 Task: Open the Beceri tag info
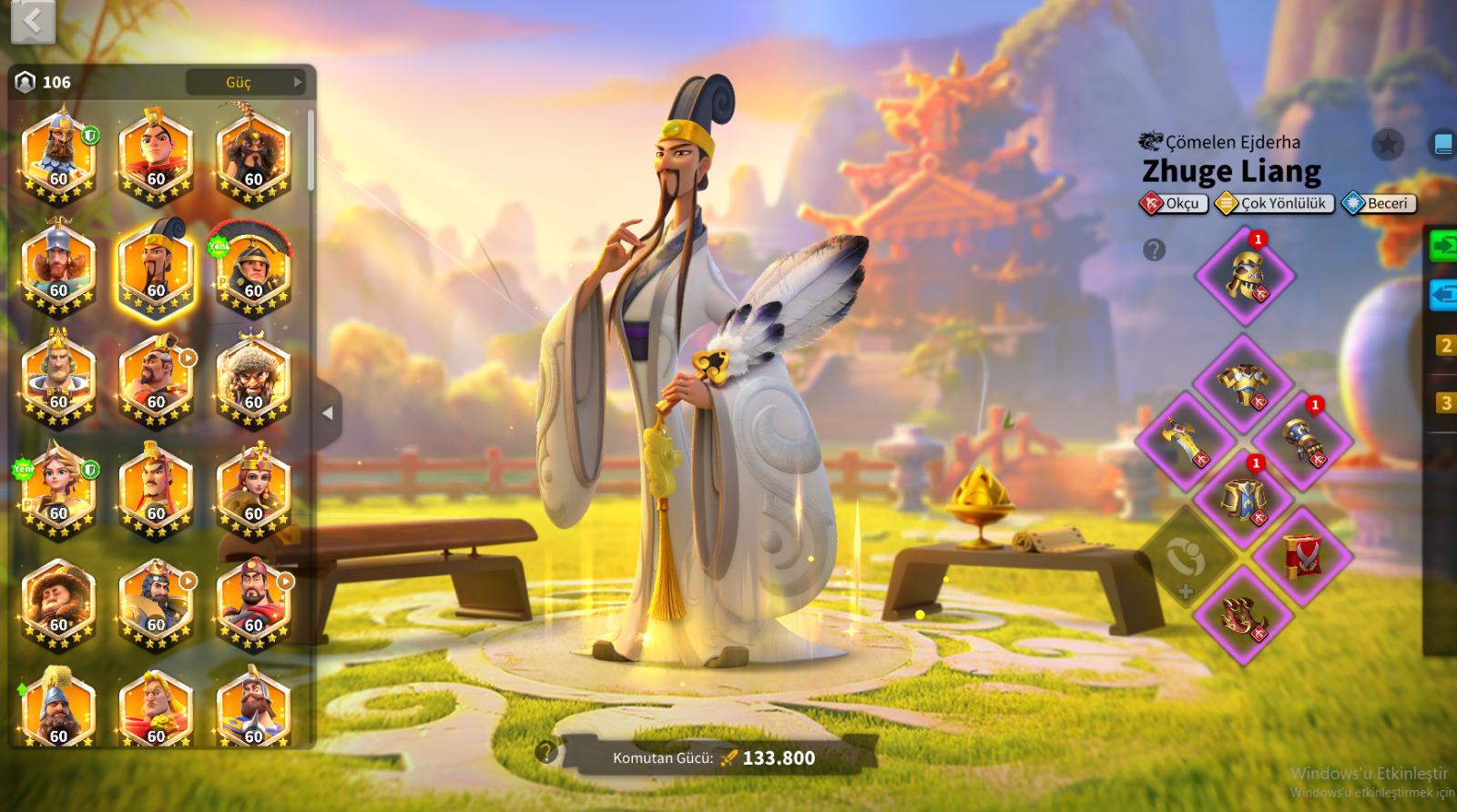1379,204
